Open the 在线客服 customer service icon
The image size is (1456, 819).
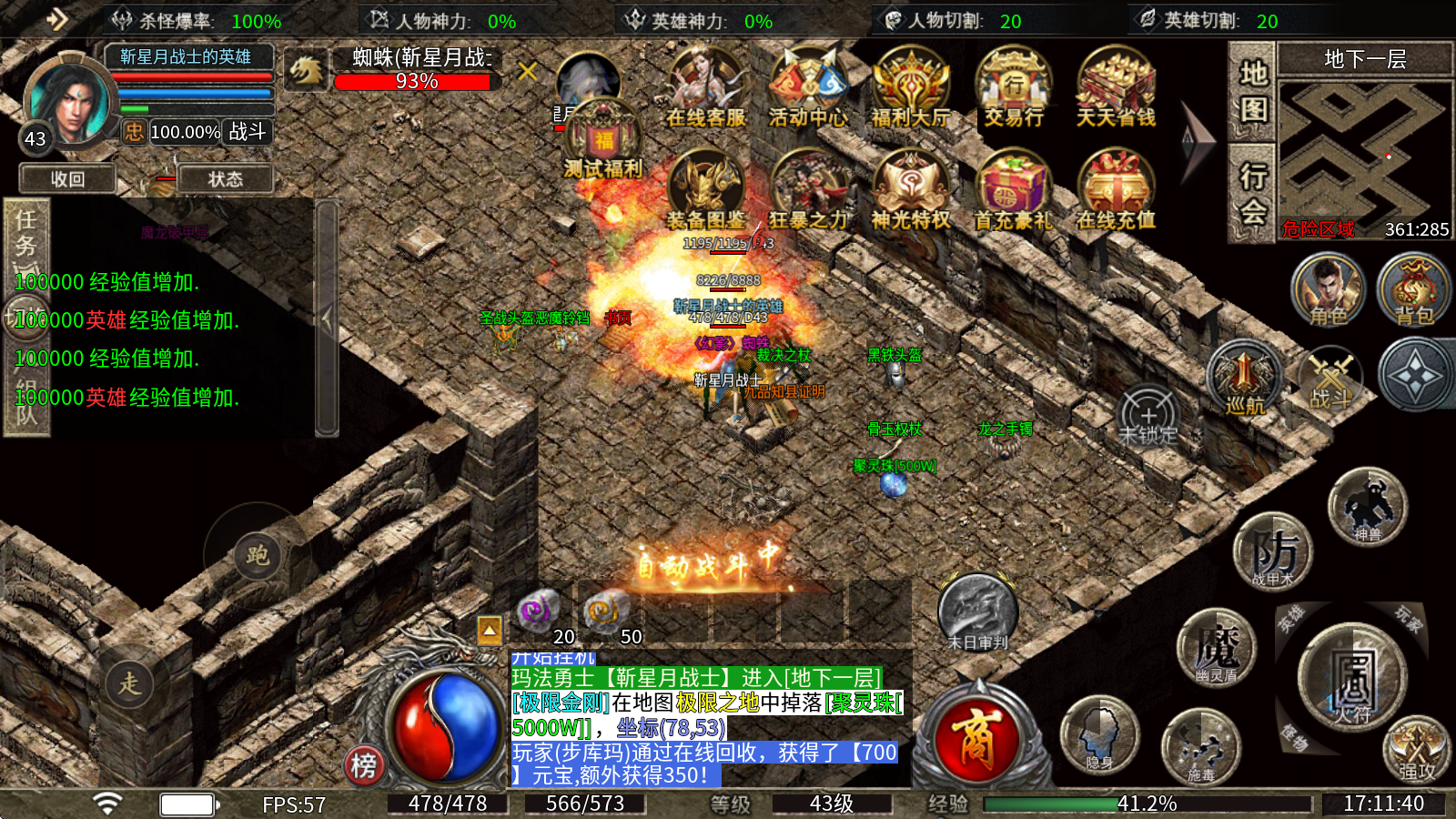705,88
